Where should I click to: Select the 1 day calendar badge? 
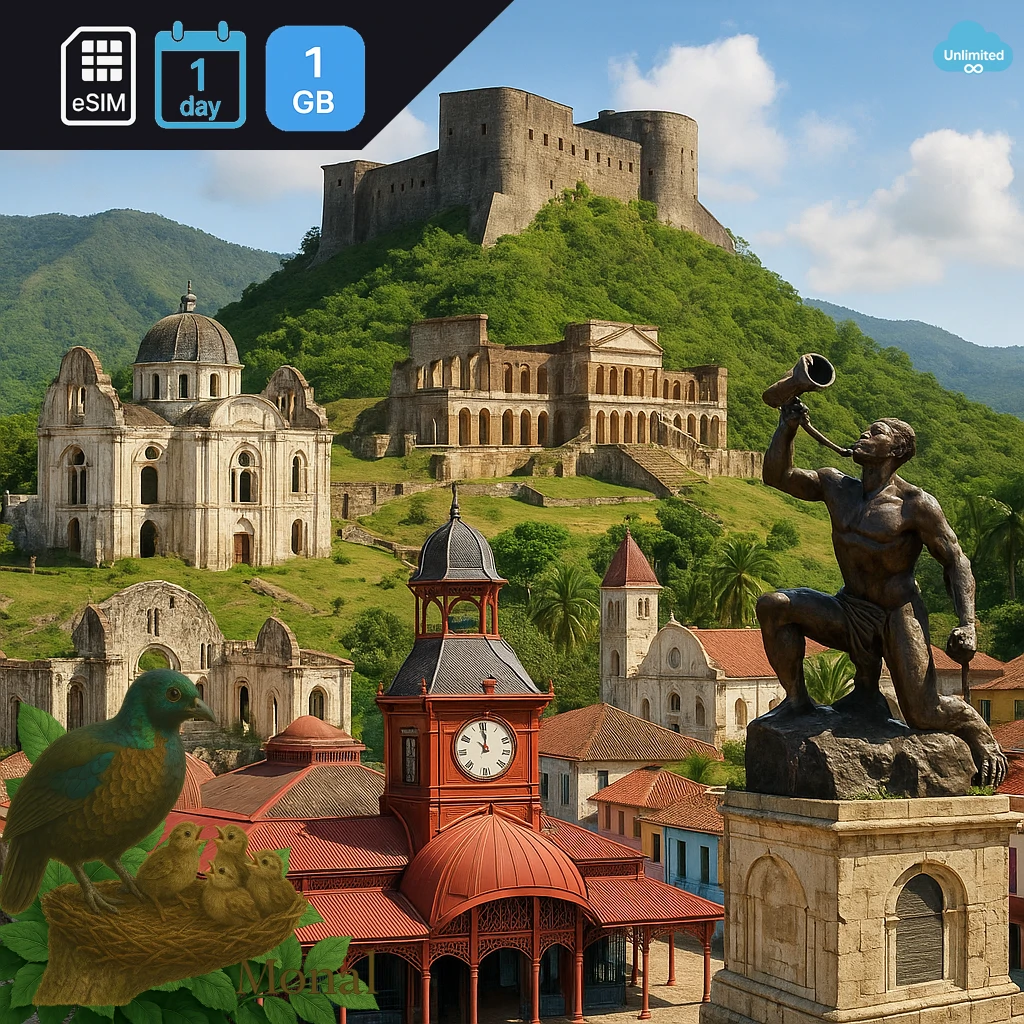click(200, 76)
